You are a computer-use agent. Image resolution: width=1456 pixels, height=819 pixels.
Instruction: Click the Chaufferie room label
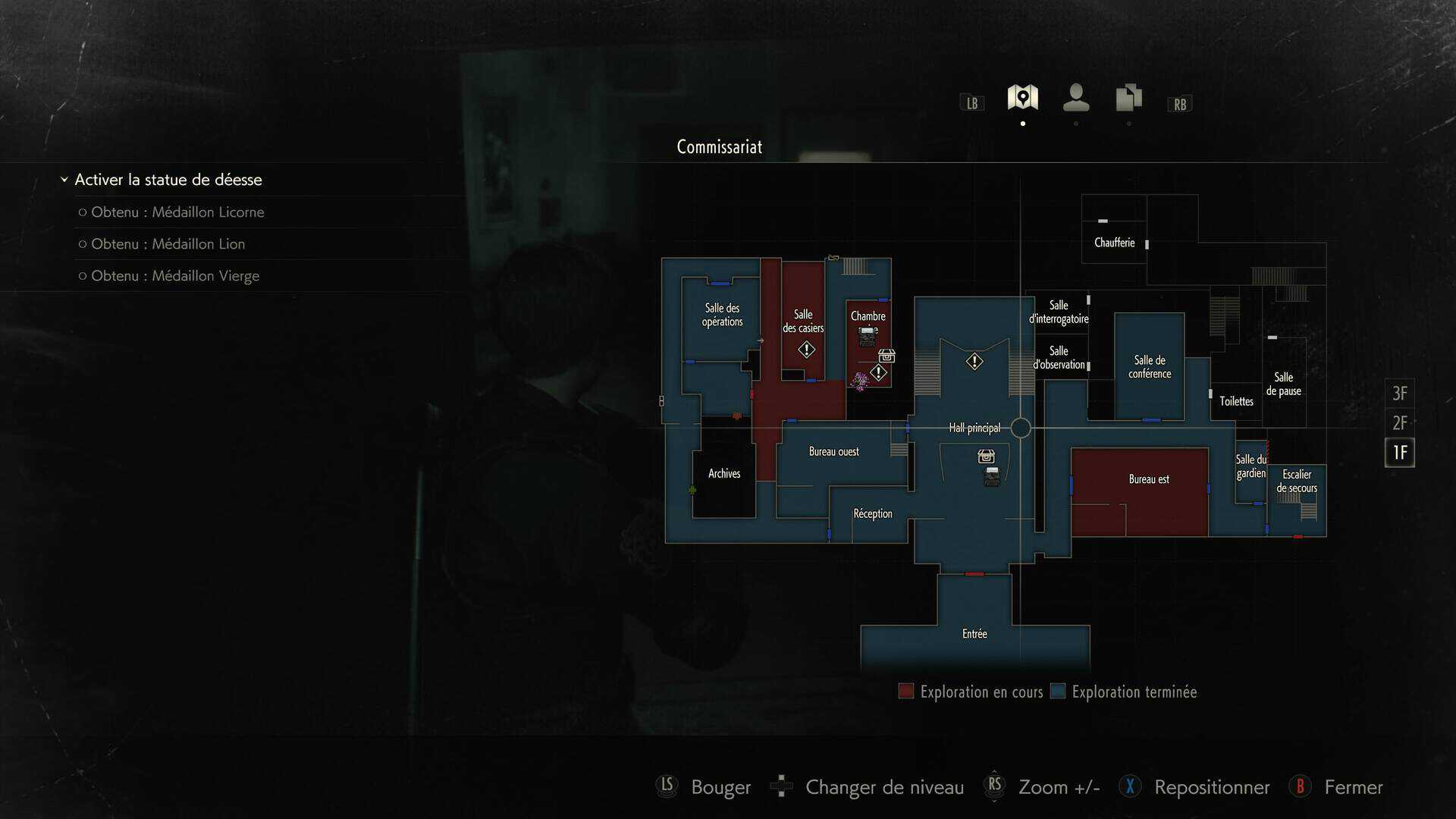1114,243
